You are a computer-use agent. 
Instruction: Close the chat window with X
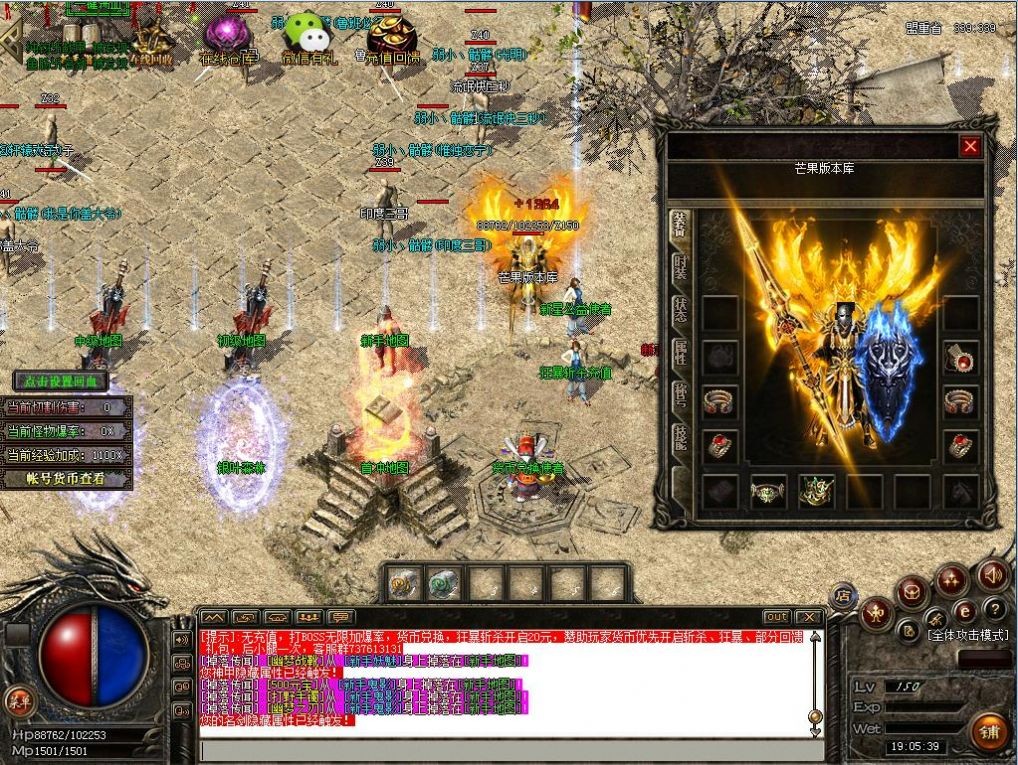click(x=809, y=617)
